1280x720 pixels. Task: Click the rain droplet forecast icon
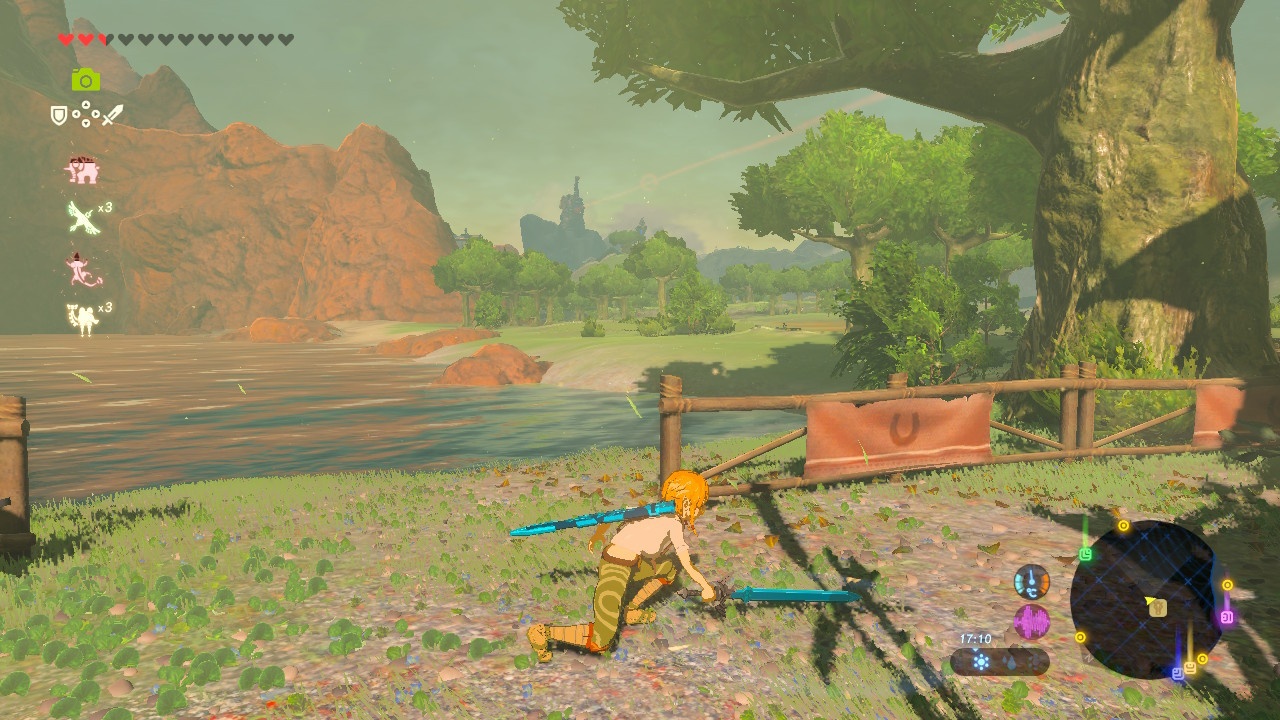[x=1010, y=662]
